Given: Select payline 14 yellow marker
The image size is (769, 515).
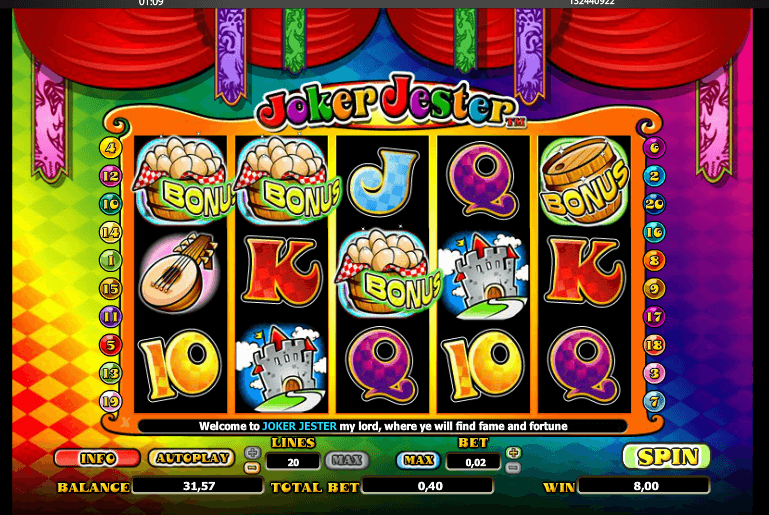Looking at the screenshot, I should pyautogui.click(x=110, y=232).
